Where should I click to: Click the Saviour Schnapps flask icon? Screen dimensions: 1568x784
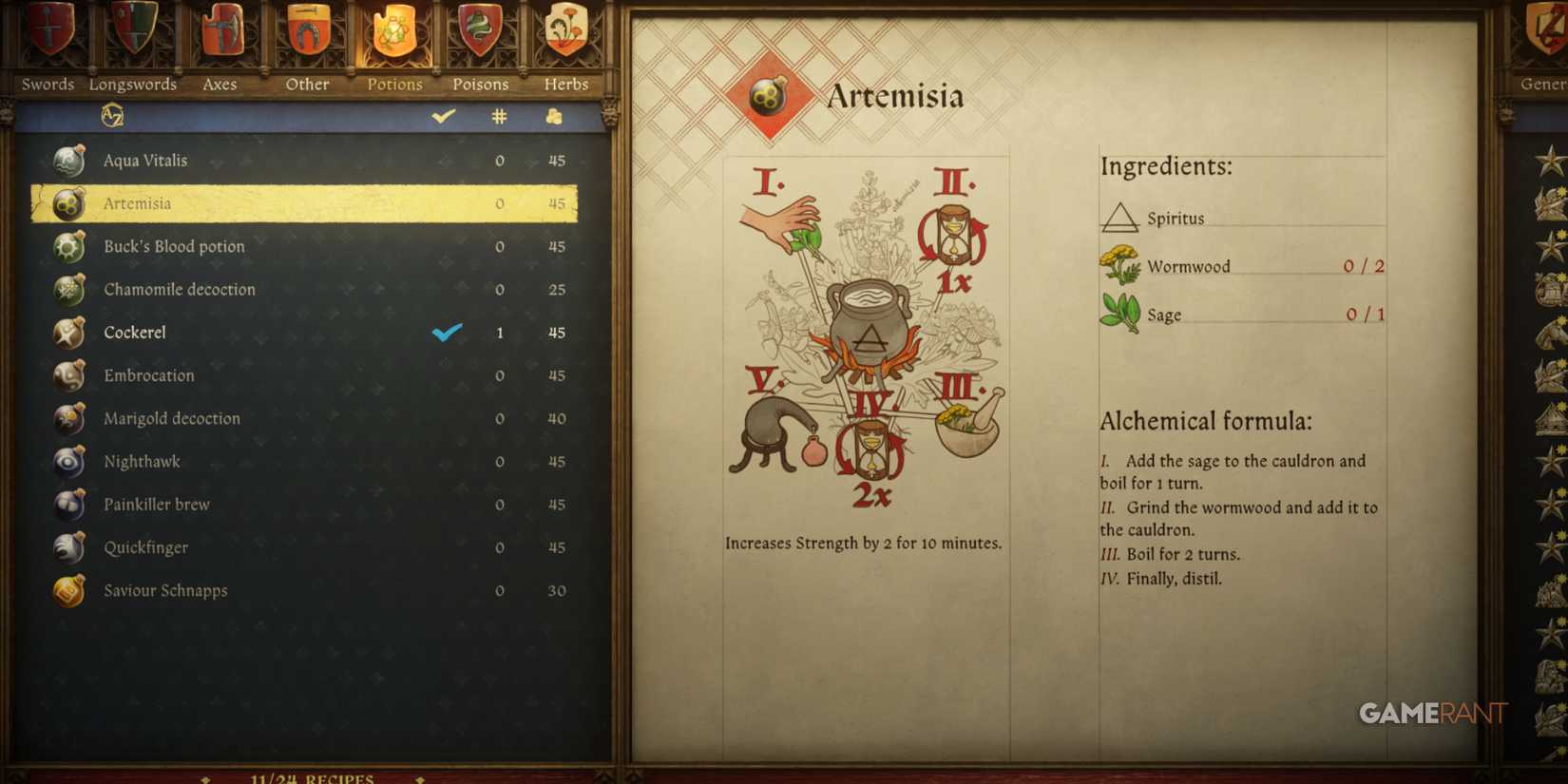(x=67, y=590)
